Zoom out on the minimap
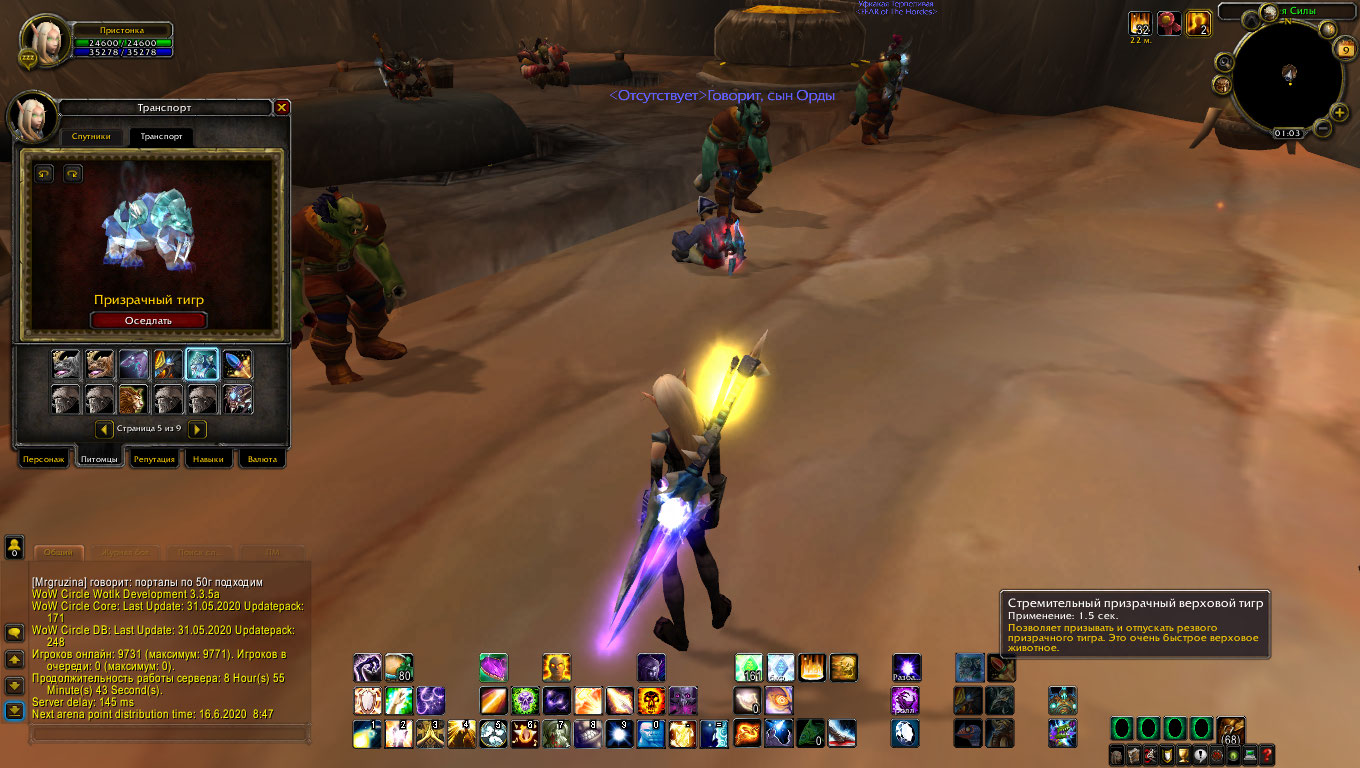Image resolution: width=1360 pixels, height=768 pixels. point(1322,129)
